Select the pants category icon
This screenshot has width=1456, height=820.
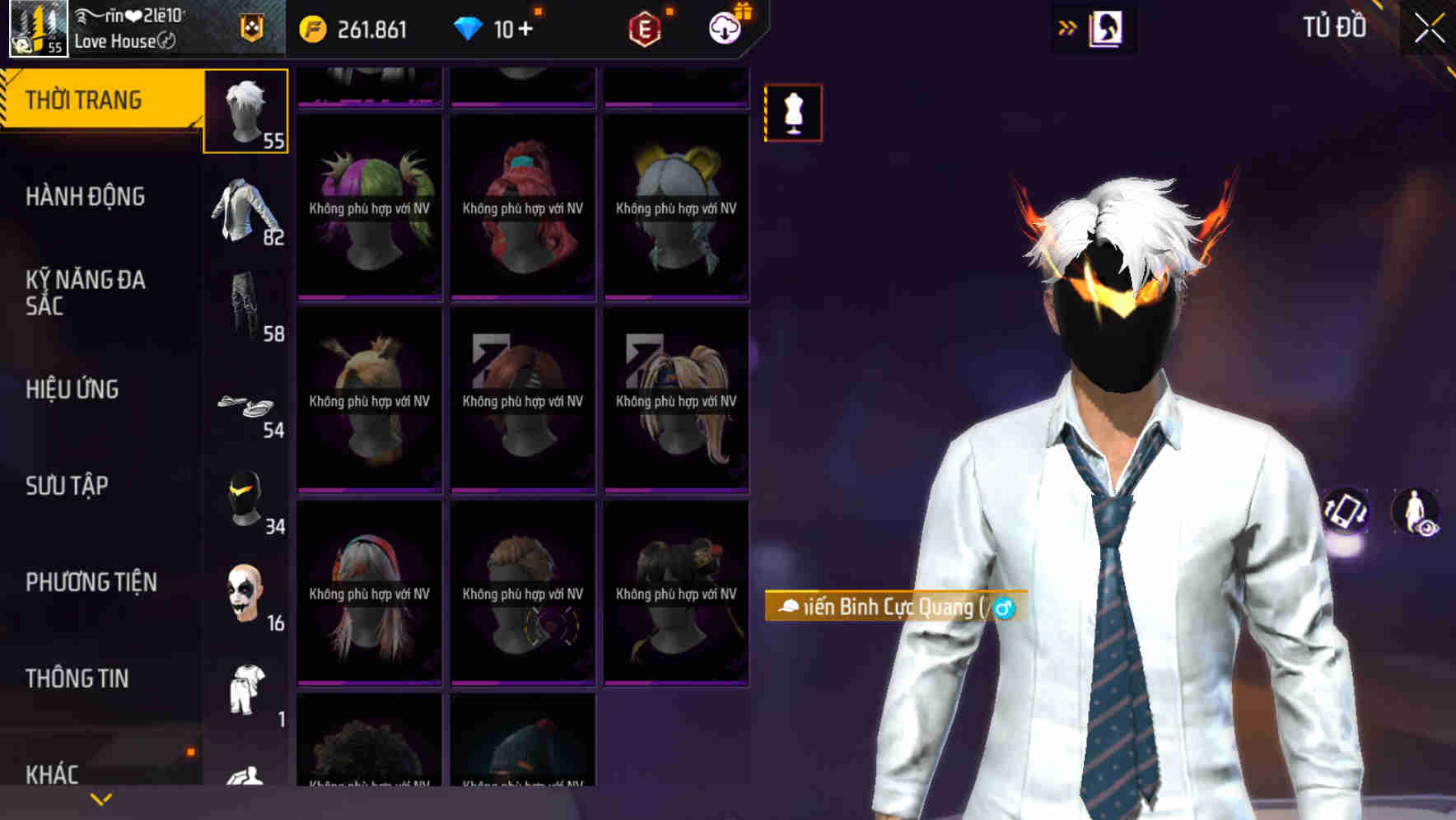[x=245, y=309]
